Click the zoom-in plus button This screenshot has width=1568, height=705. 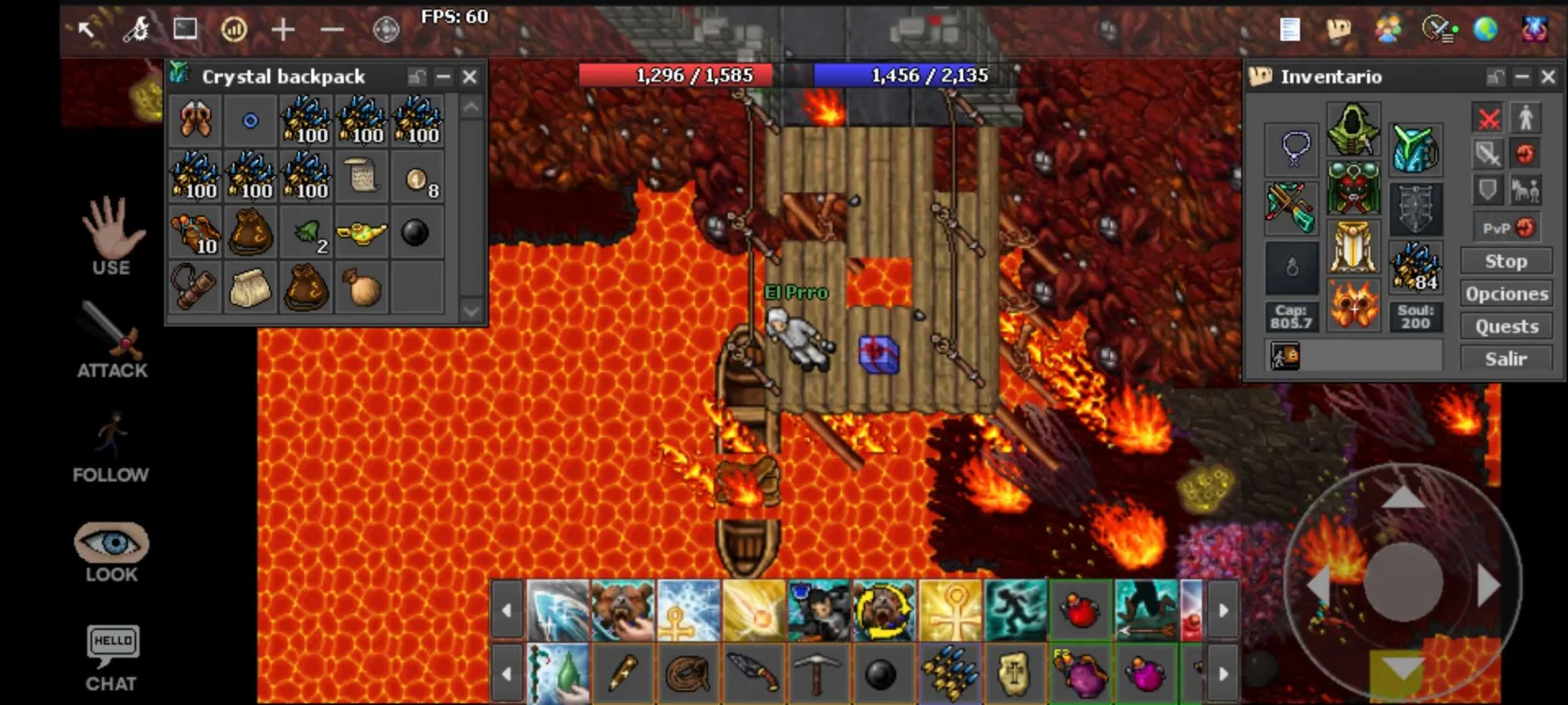pyautogui.click(x=283, y=30)
